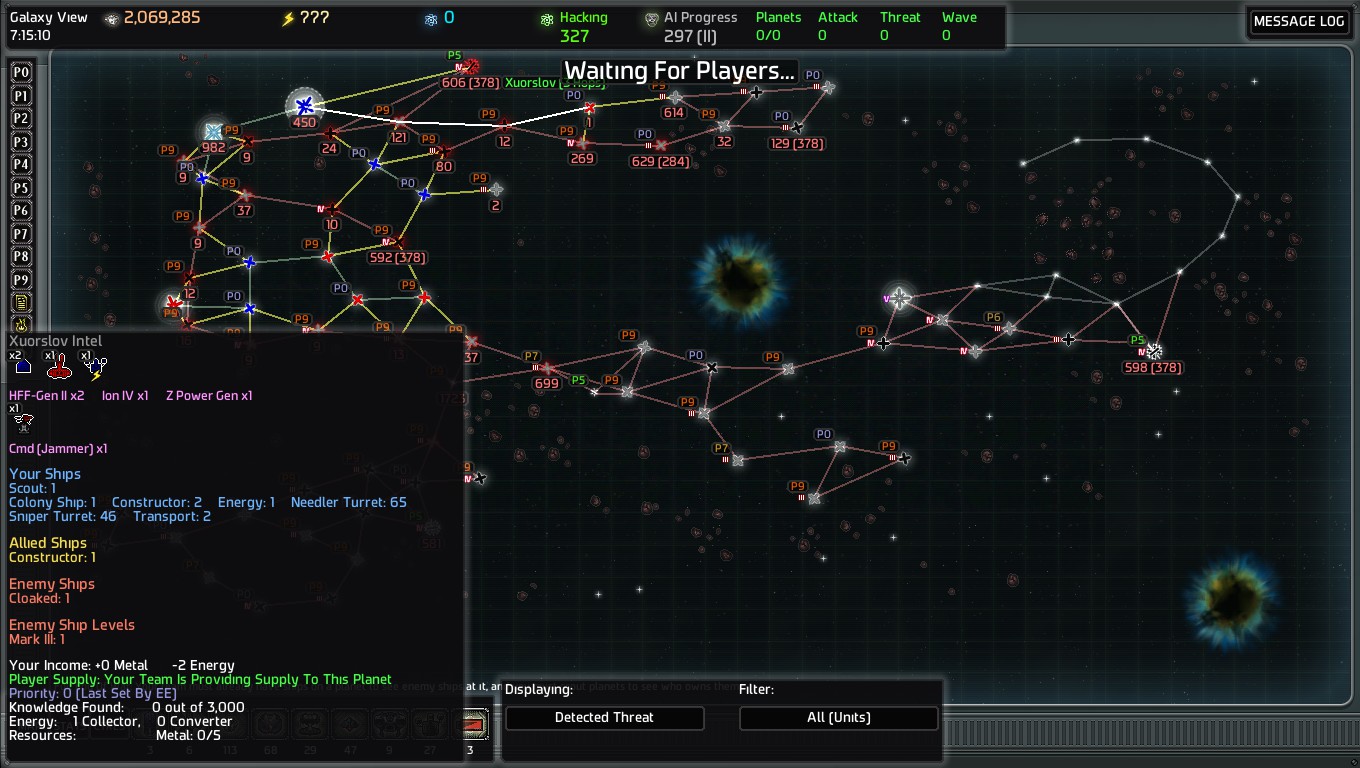Click the P1 priority button

click(20, 96)
